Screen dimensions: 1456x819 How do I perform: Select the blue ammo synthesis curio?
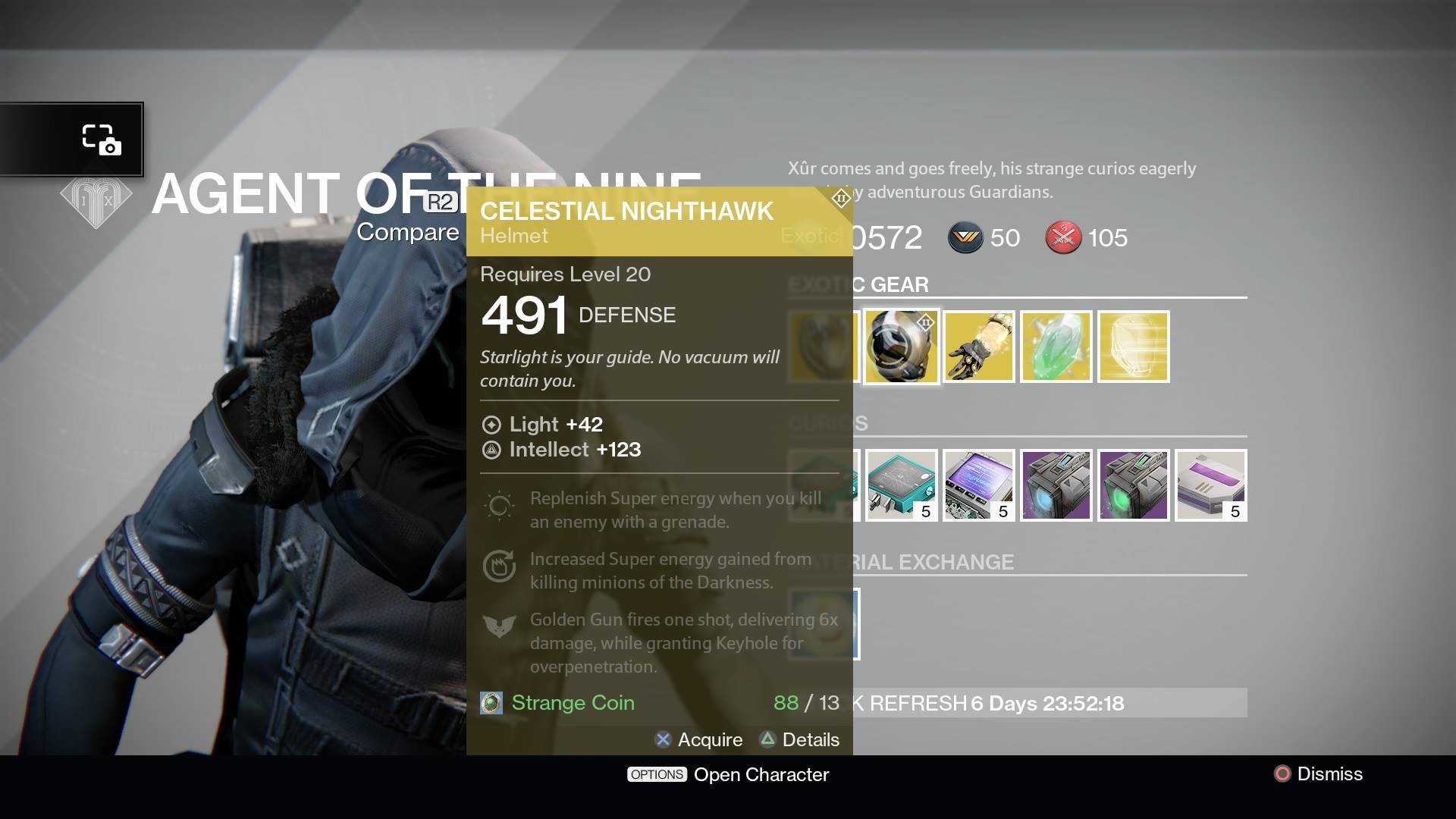pyautogui.click(x=1056, y=485)
